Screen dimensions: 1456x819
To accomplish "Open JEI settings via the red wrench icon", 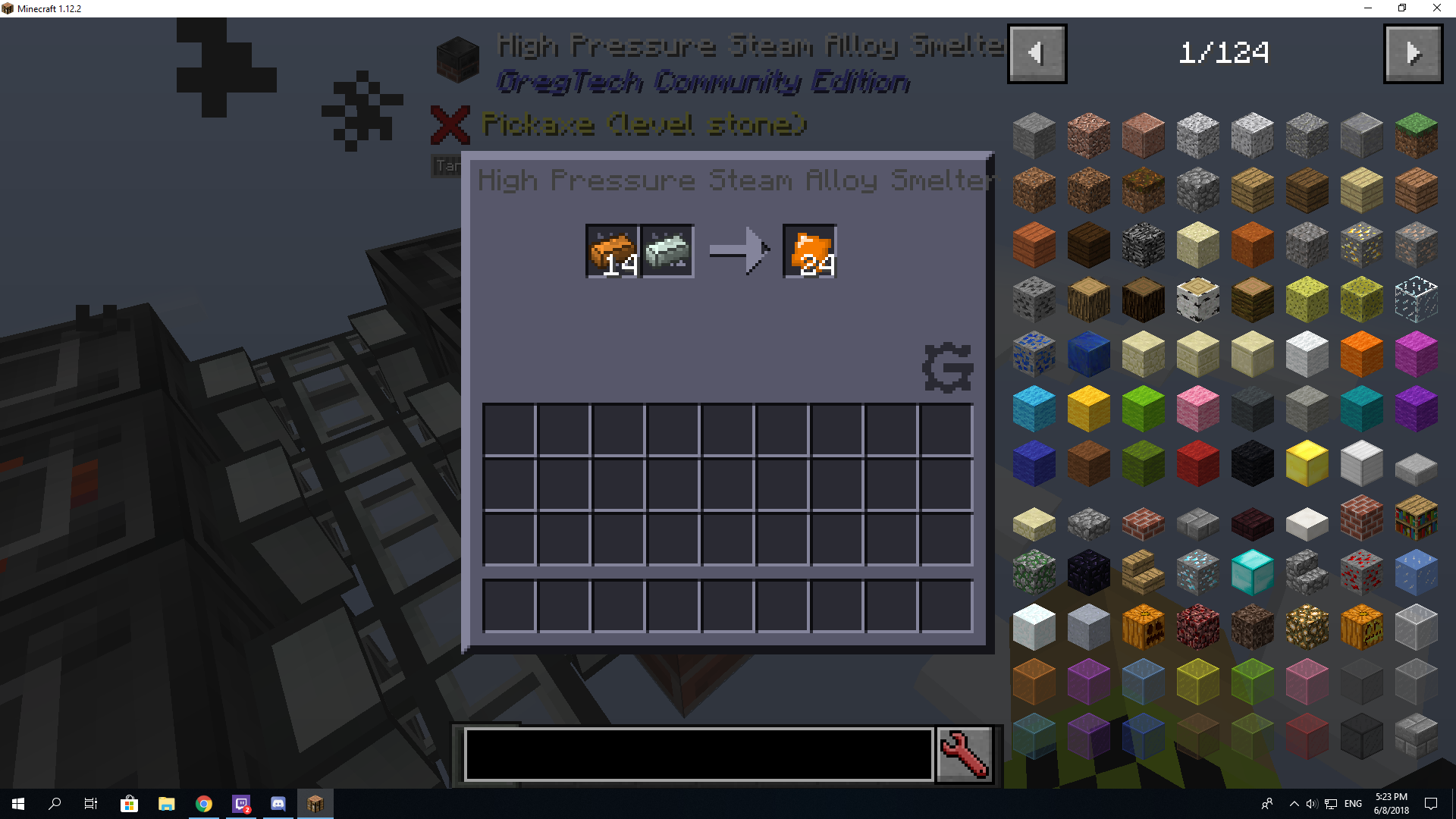I will (x=964, y=754).
